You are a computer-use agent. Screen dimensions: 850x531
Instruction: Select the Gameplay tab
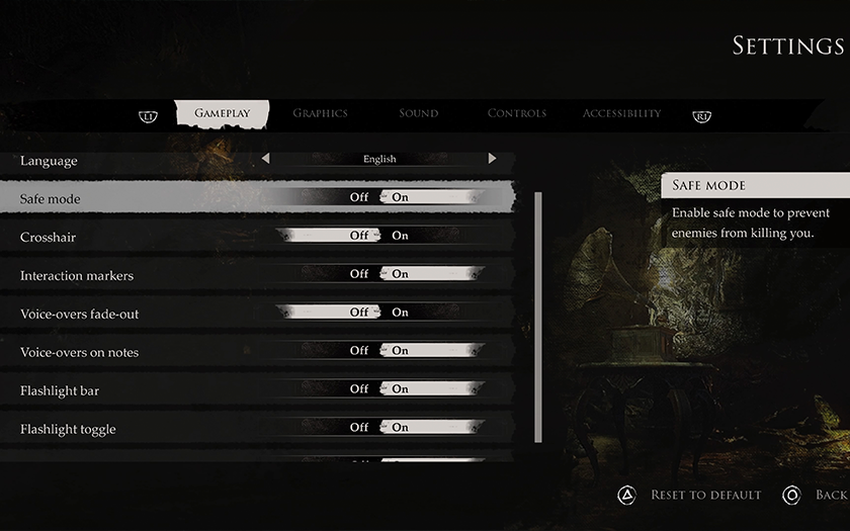point(222,113)
